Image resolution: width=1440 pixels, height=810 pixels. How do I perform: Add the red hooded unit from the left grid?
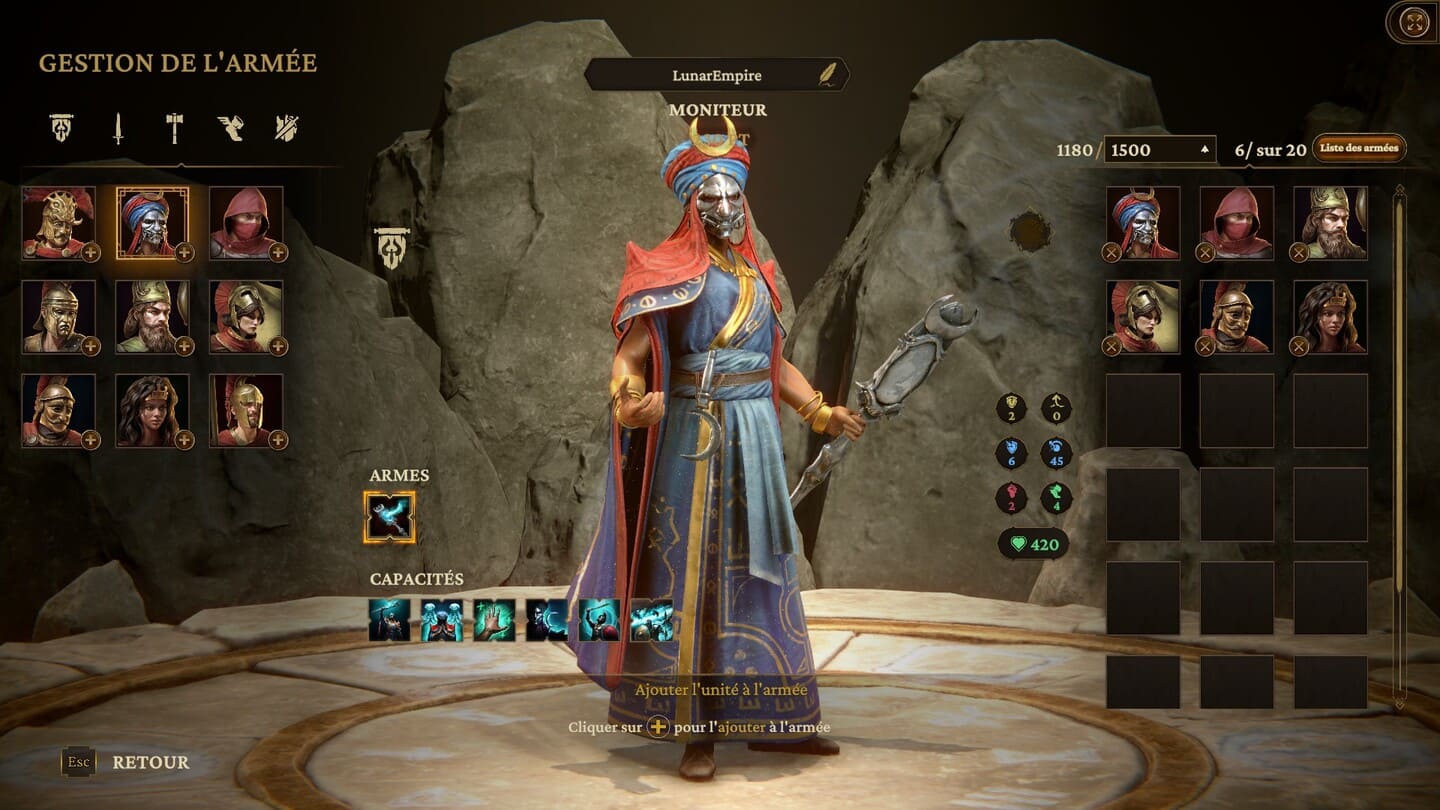coord(278,253)
